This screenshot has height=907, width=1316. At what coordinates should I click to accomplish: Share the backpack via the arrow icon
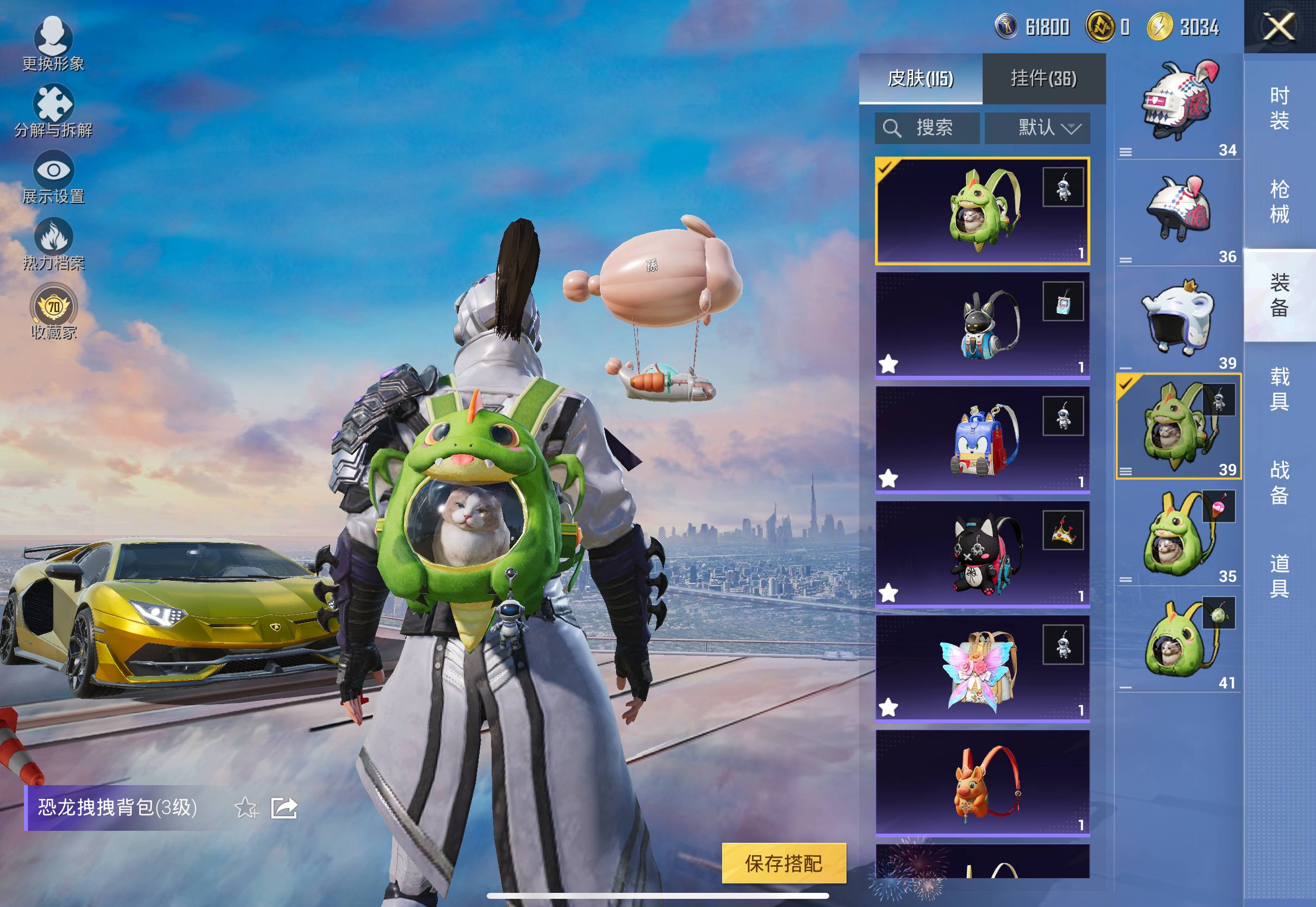[x=284, y=807]
